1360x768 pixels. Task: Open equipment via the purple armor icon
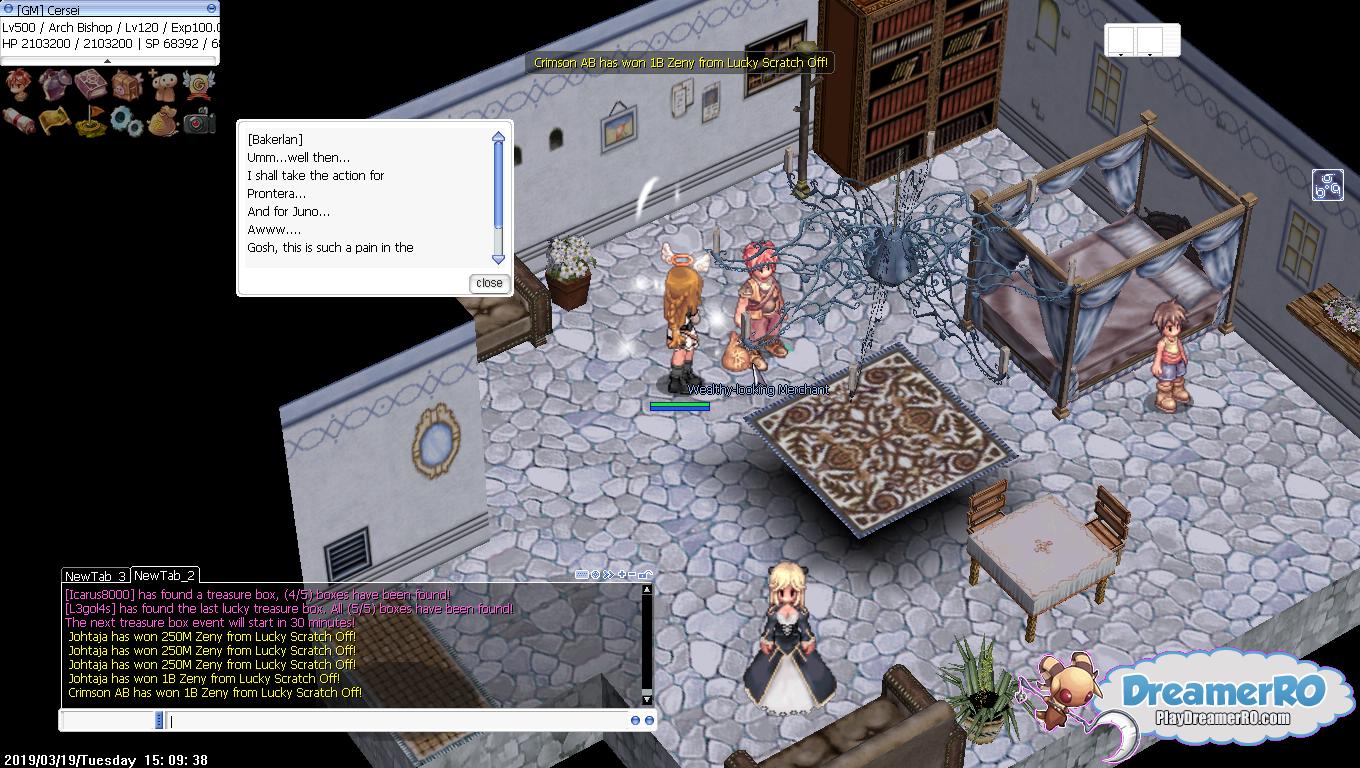pos(55,86)
